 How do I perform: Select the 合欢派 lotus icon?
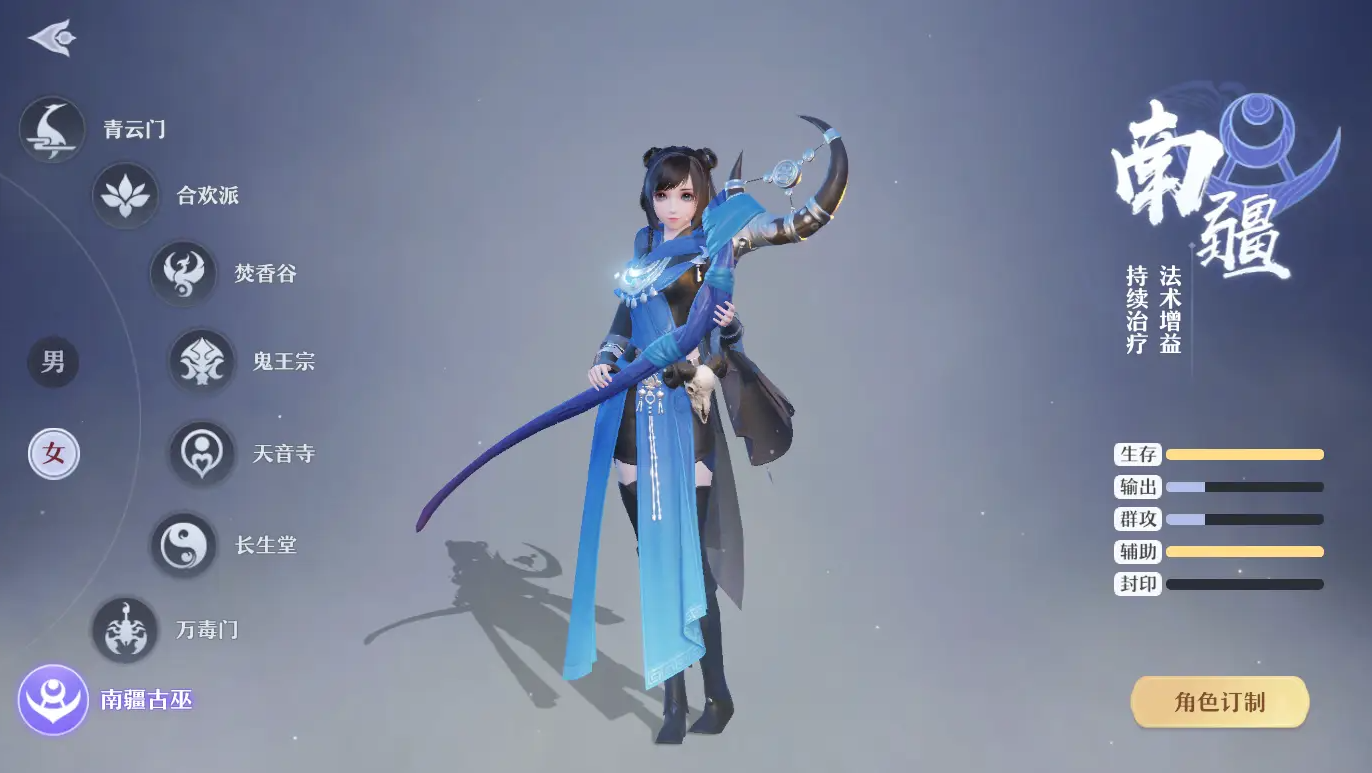(124, 198)
